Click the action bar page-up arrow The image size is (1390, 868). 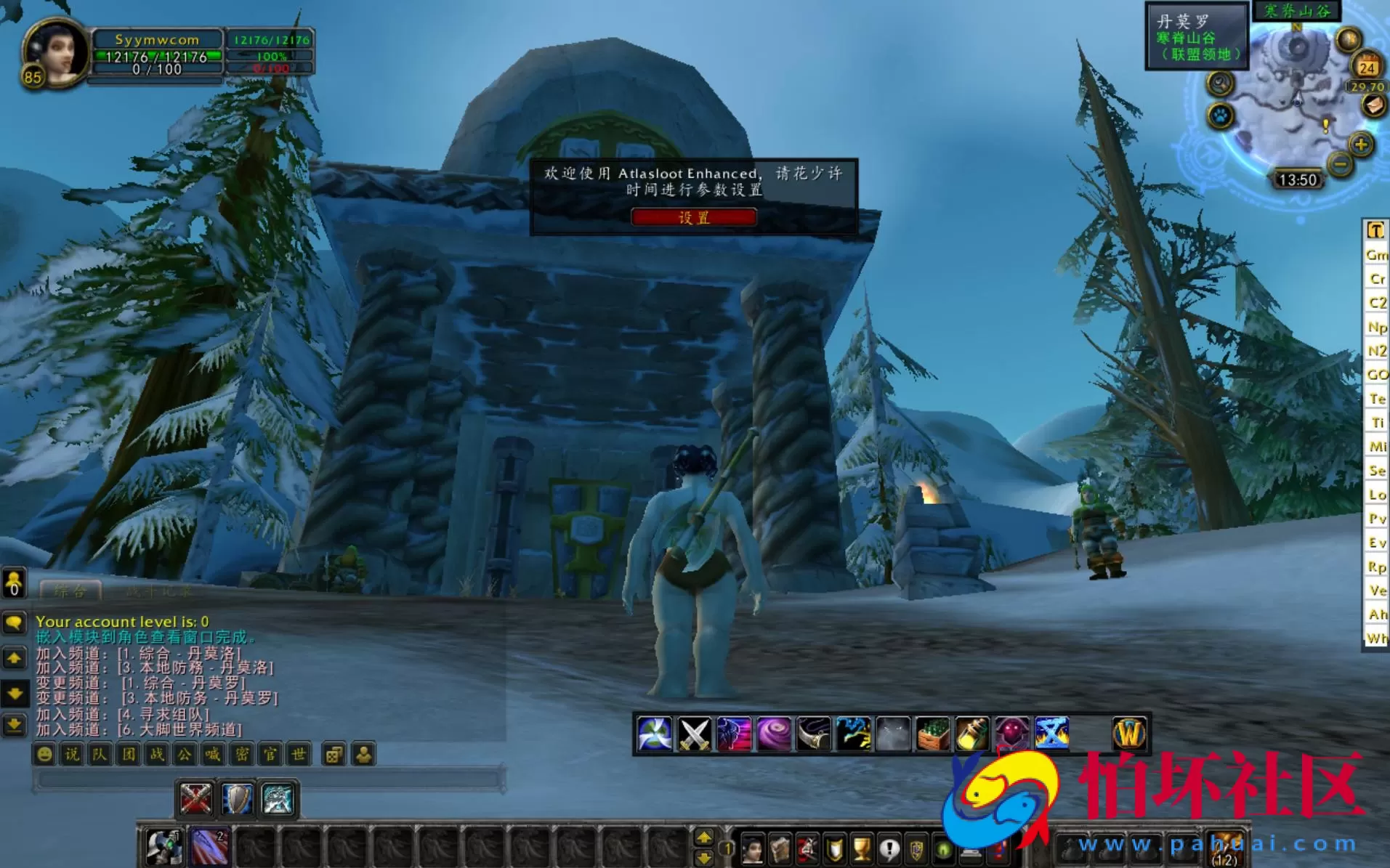[x=703, y=835]
